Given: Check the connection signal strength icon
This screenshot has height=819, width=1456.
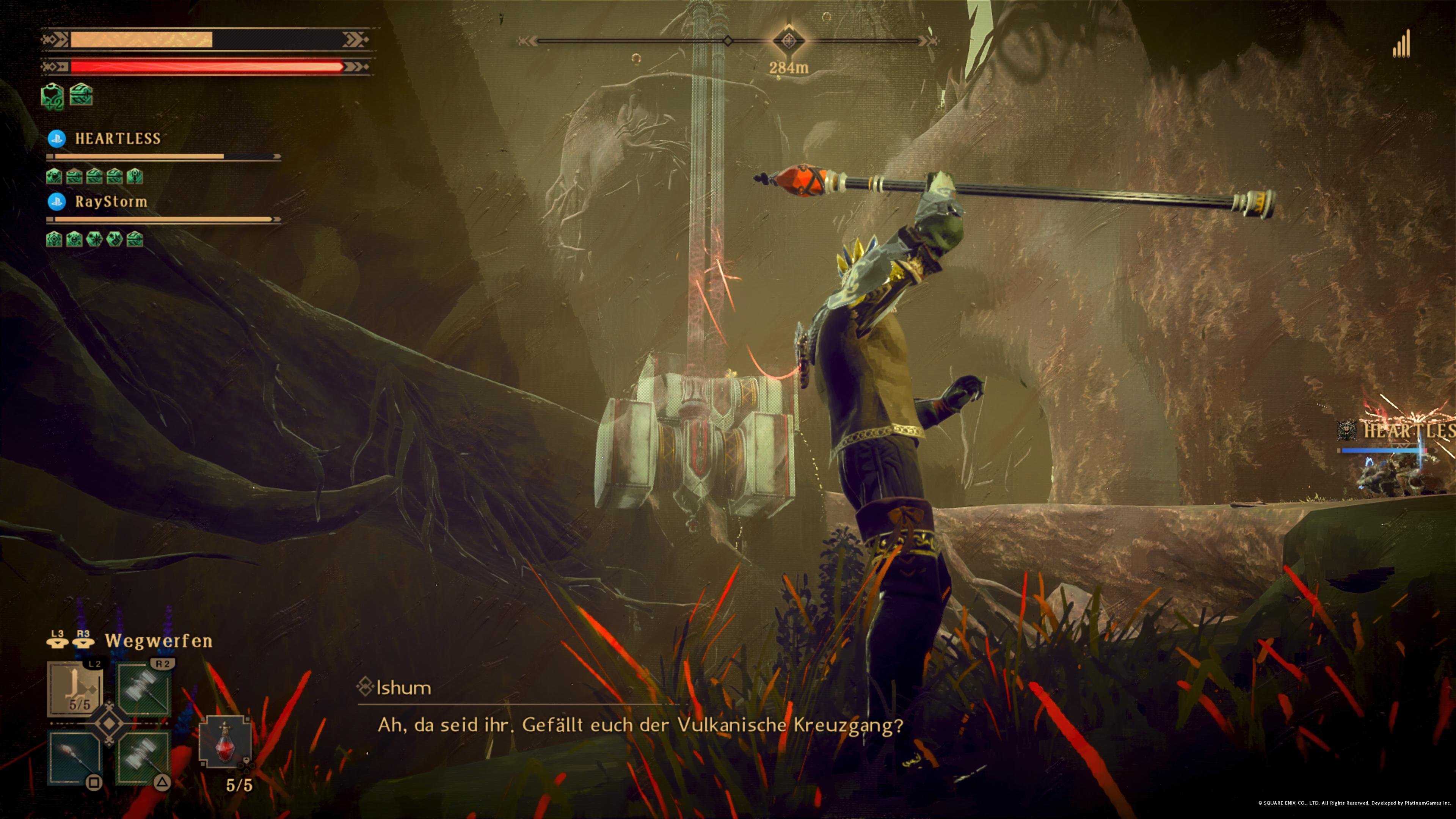Looking at the screenshot, I should 1402,45.
